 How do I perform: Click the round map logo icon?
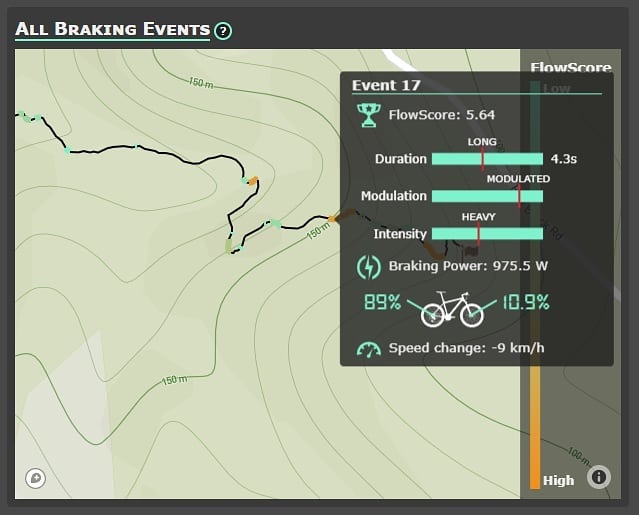[x=37, y=479]
